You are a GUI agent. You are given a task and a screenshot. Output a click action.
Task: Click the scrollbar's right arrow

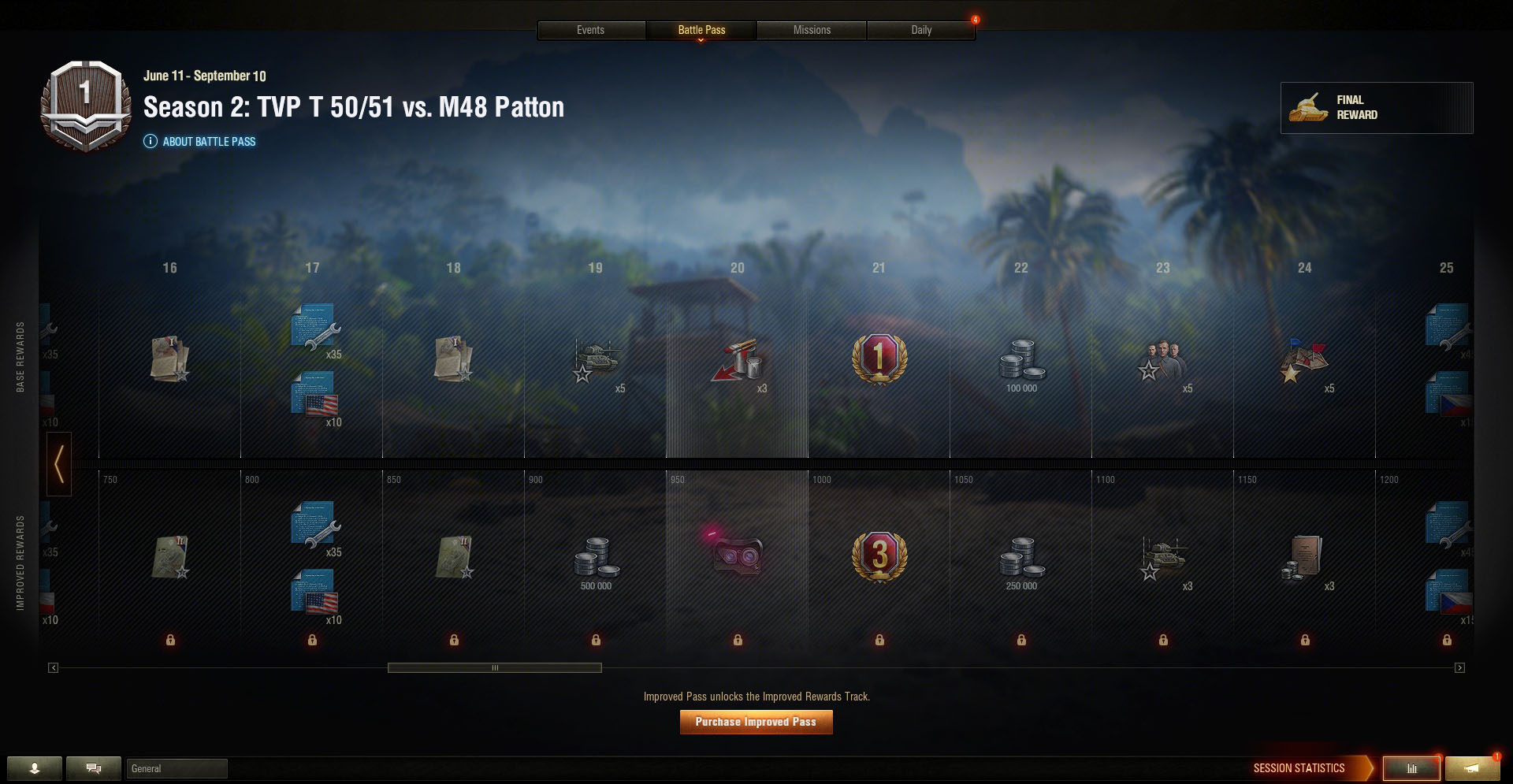point(1459,668)
